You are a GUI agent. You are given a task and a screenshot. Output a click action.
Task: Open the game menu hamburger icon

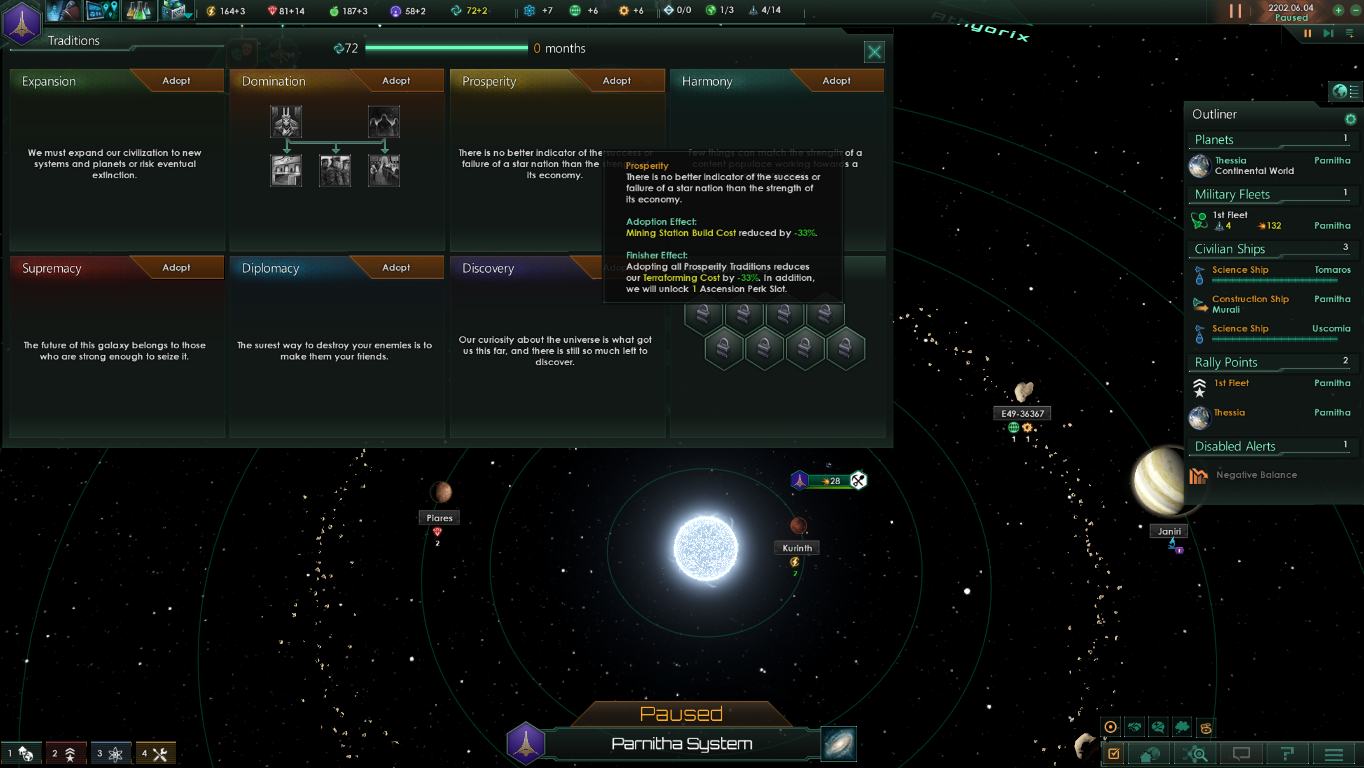click(x=1336, y=753)
